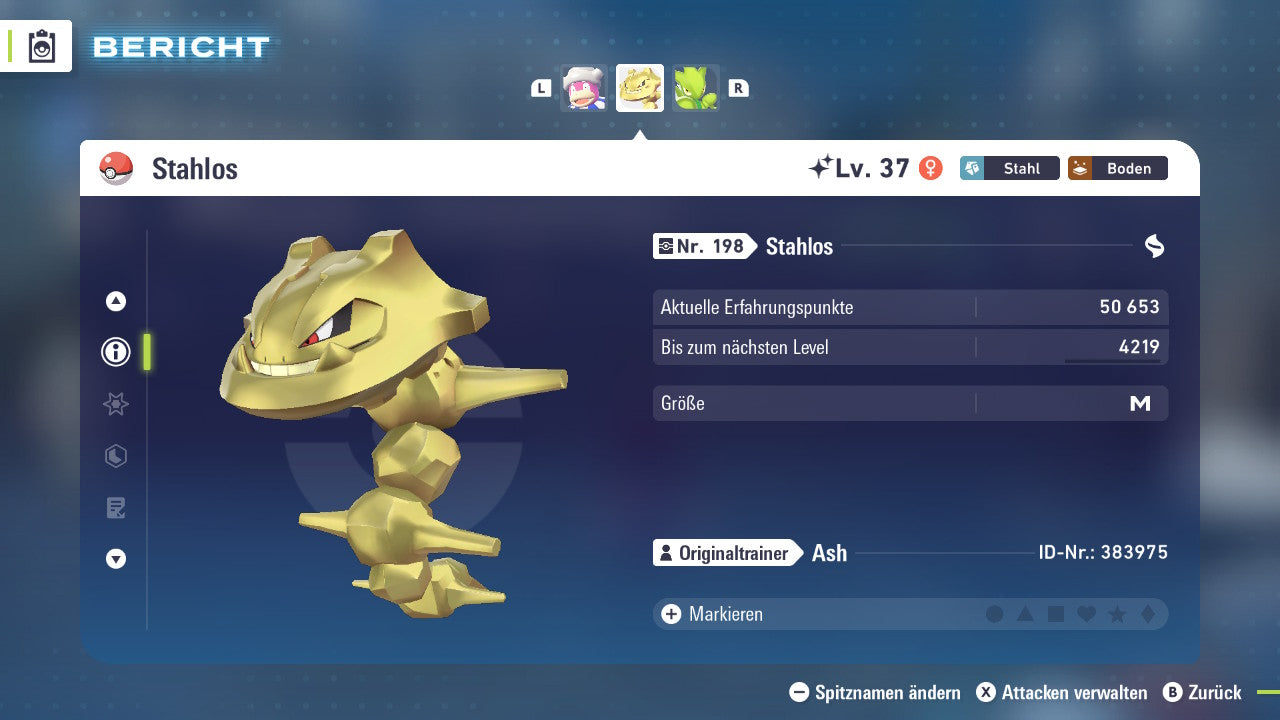1280x720 pixels.
Task: Select the Größe size row
Action: (x=910, y=404)
